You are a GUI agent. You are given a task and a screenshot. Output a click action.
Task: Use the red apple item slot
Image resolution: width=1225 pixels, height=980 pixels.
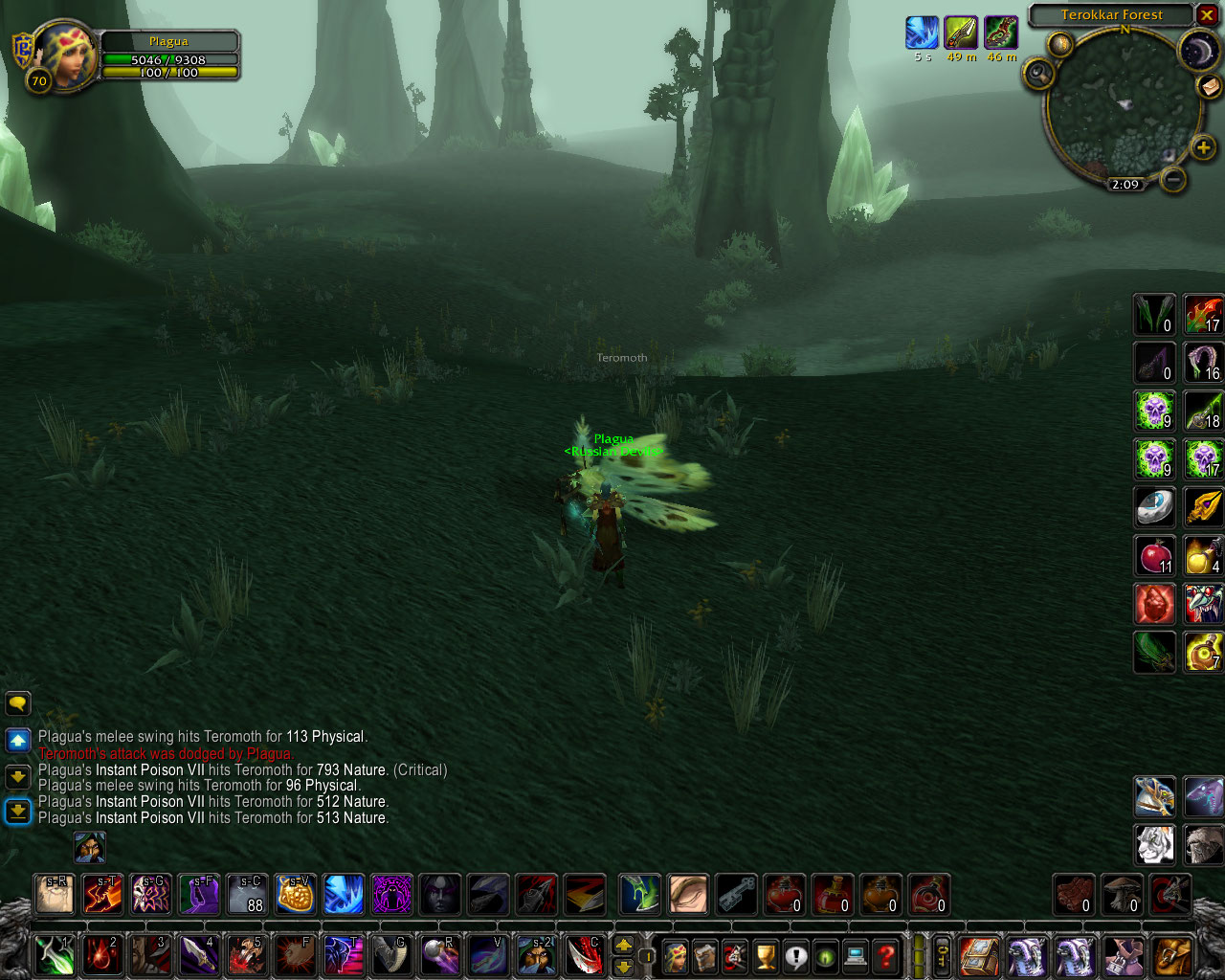tap(1155, 556)
